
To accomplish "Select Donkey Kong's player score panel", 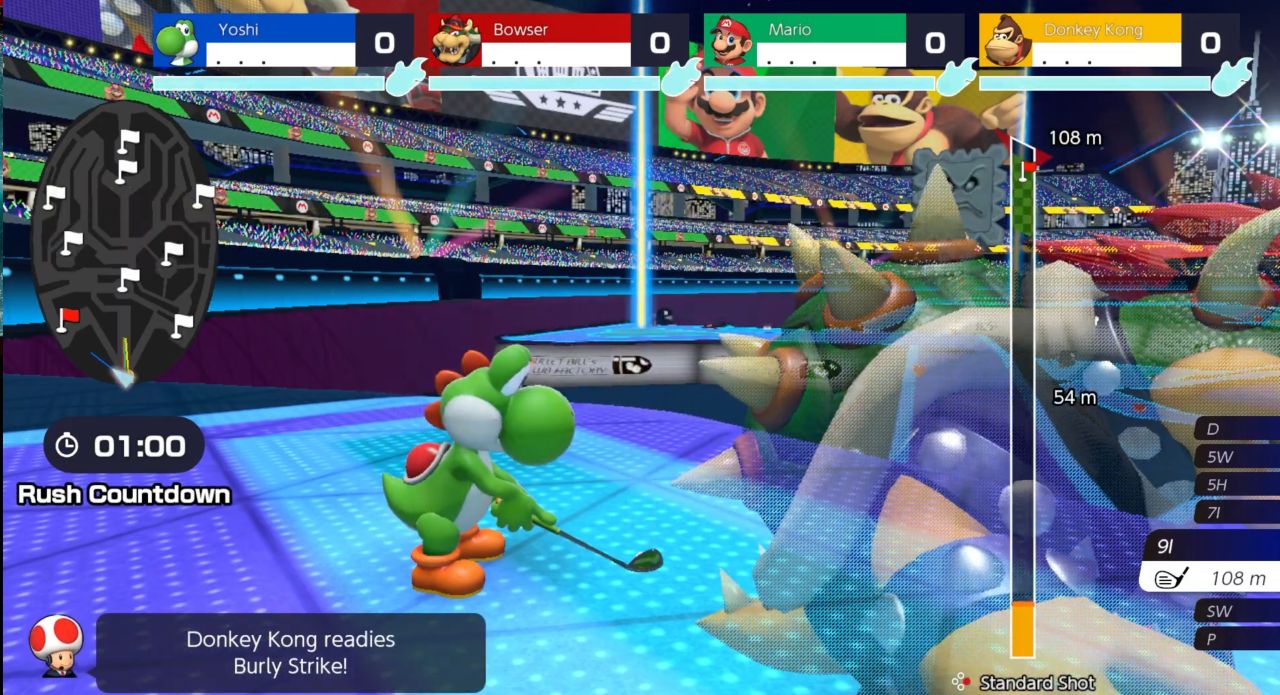I will [x=1108, y=41].
